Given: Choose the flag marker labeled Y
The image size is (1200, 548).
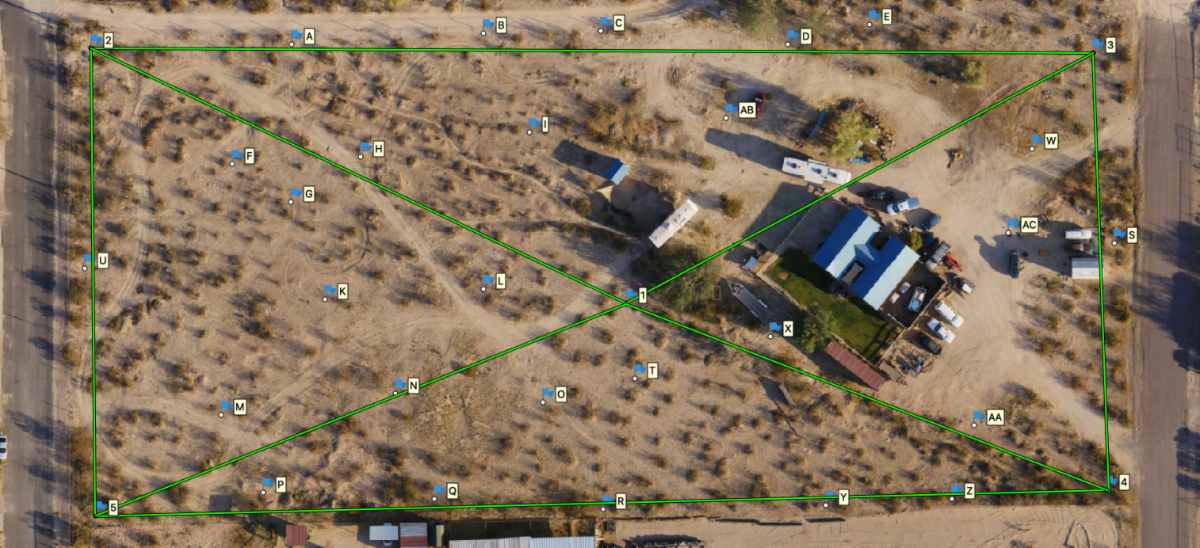Looking at the screenshot, I should point(830,497).
